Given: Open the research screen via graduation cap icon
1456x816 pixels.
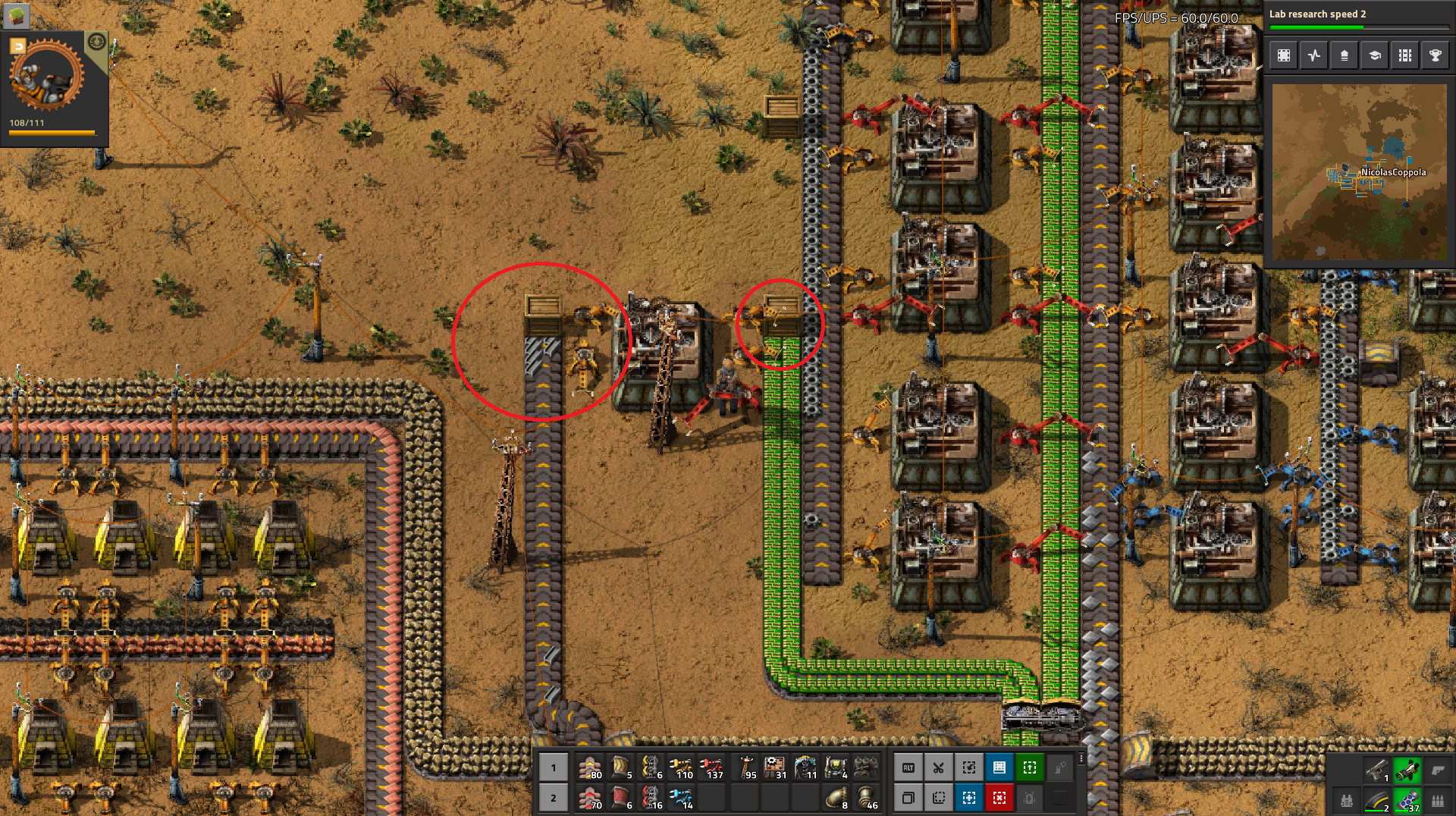Looking at the screenshot, I should (1375, 55).
